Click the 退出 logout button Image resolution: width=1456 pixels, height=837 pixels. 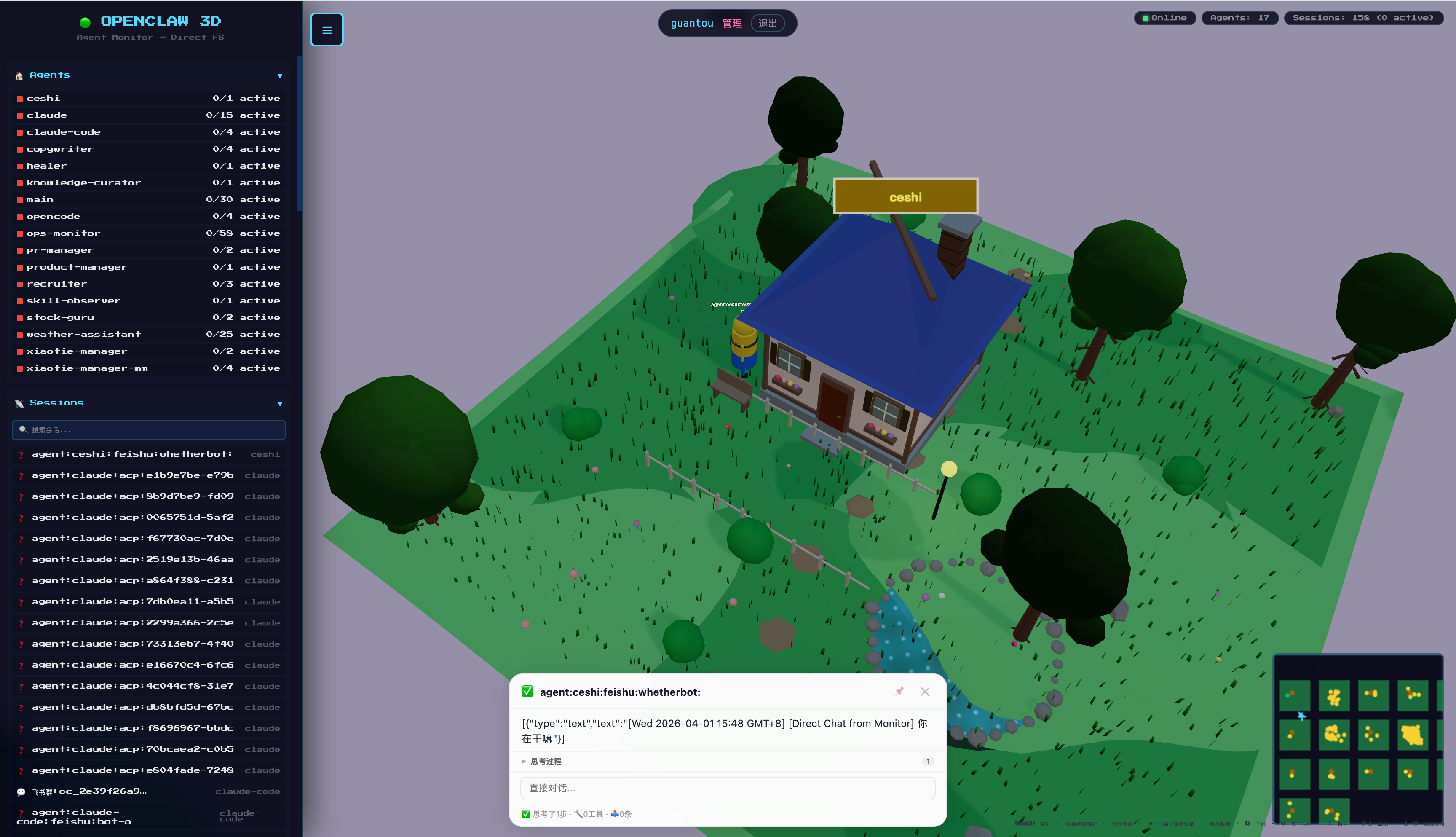767,24
